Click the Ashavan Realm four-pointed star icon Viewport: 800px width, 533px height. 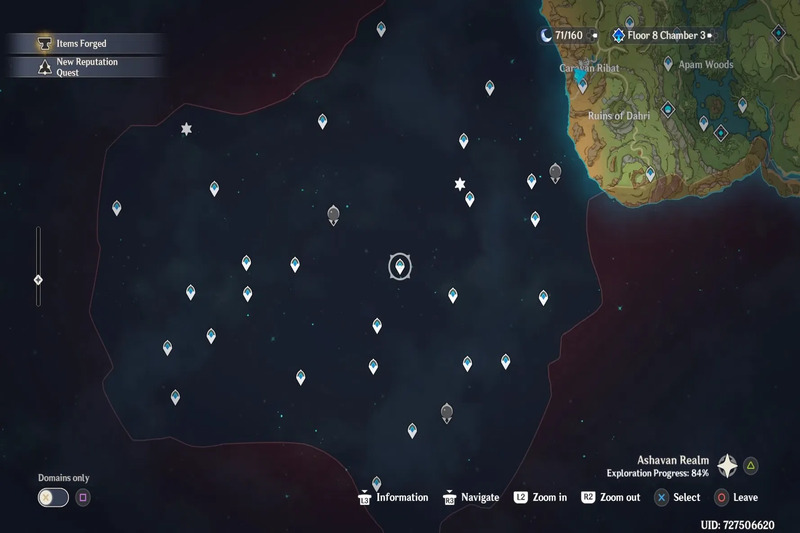point(727,465)
